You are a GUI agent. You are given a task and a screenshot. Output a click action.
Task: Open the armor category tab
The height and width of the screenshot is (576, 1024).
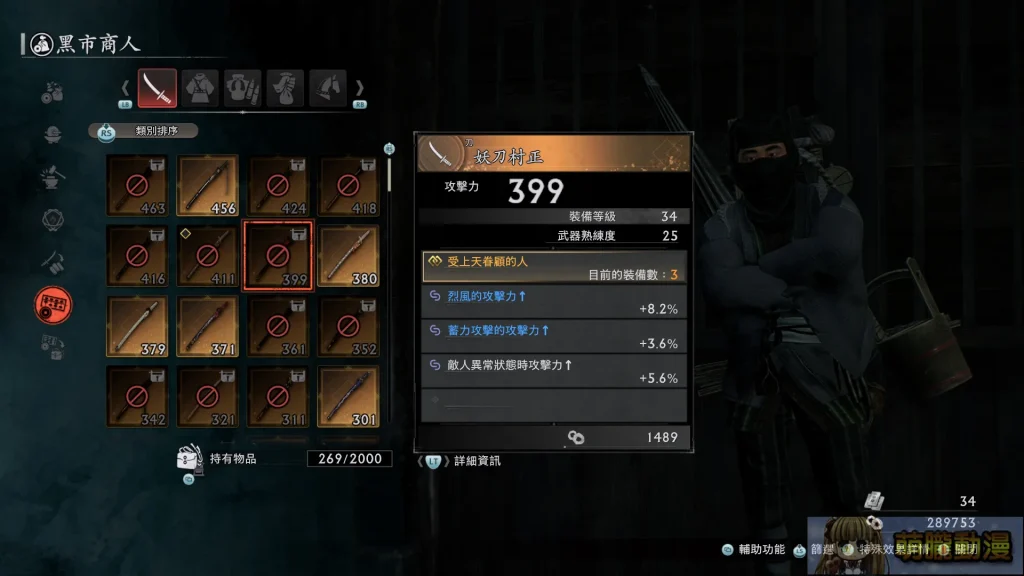[199, 88]
